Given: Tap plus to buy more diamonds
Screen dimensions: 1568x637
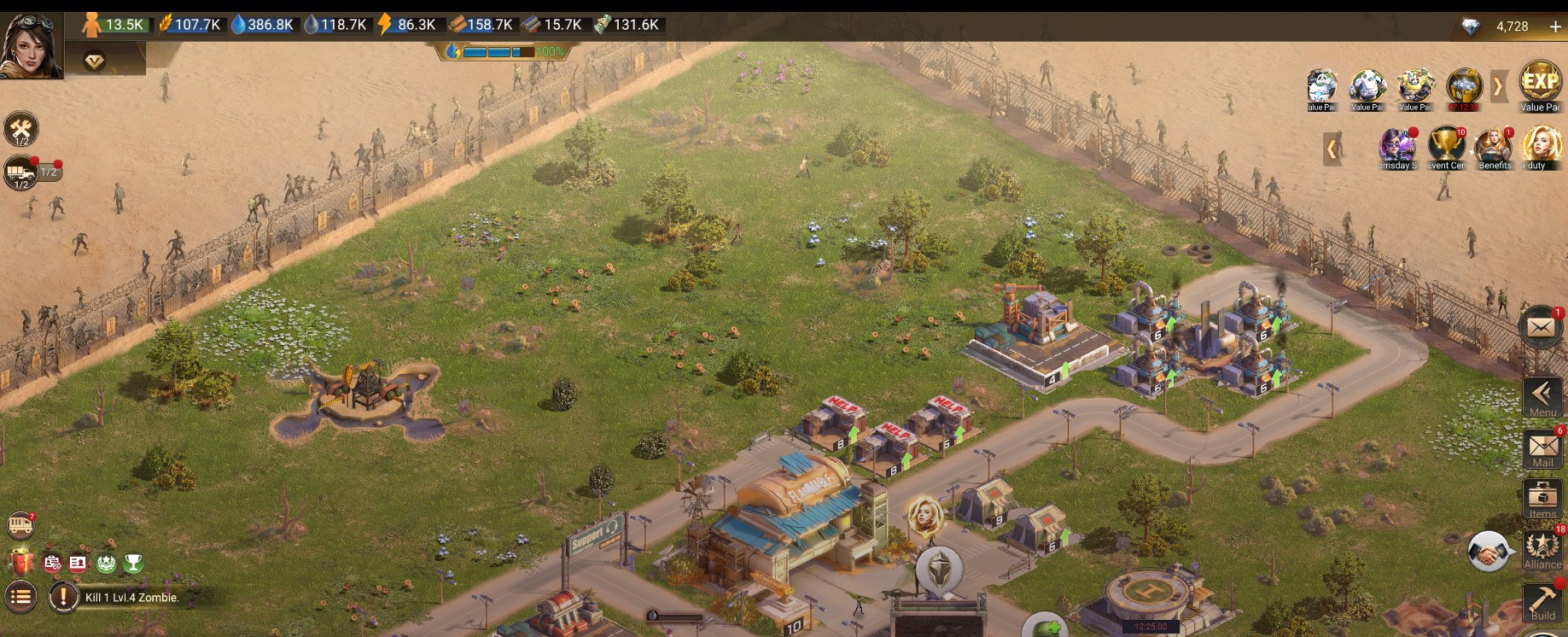Looking at the screenshot, I should [1556, 26].
